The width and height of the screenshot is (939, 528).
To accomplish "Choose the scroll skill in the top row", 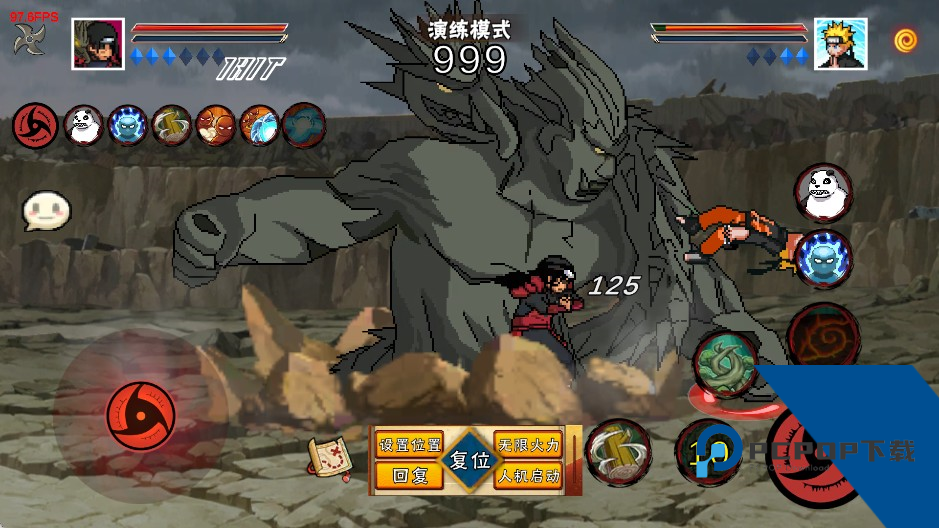I will click(x=172, y=125).
